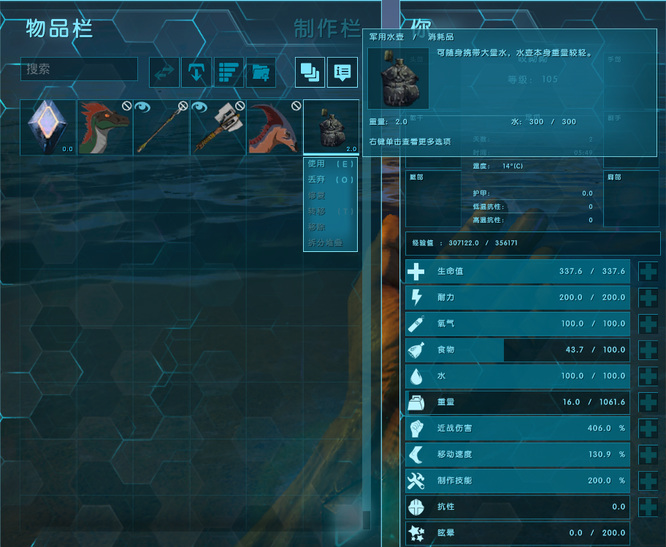This screenshot has width=666, height=547.
Task: Add a point to 近战伤害 (Melee Damage)
Action: click(647, 428)
